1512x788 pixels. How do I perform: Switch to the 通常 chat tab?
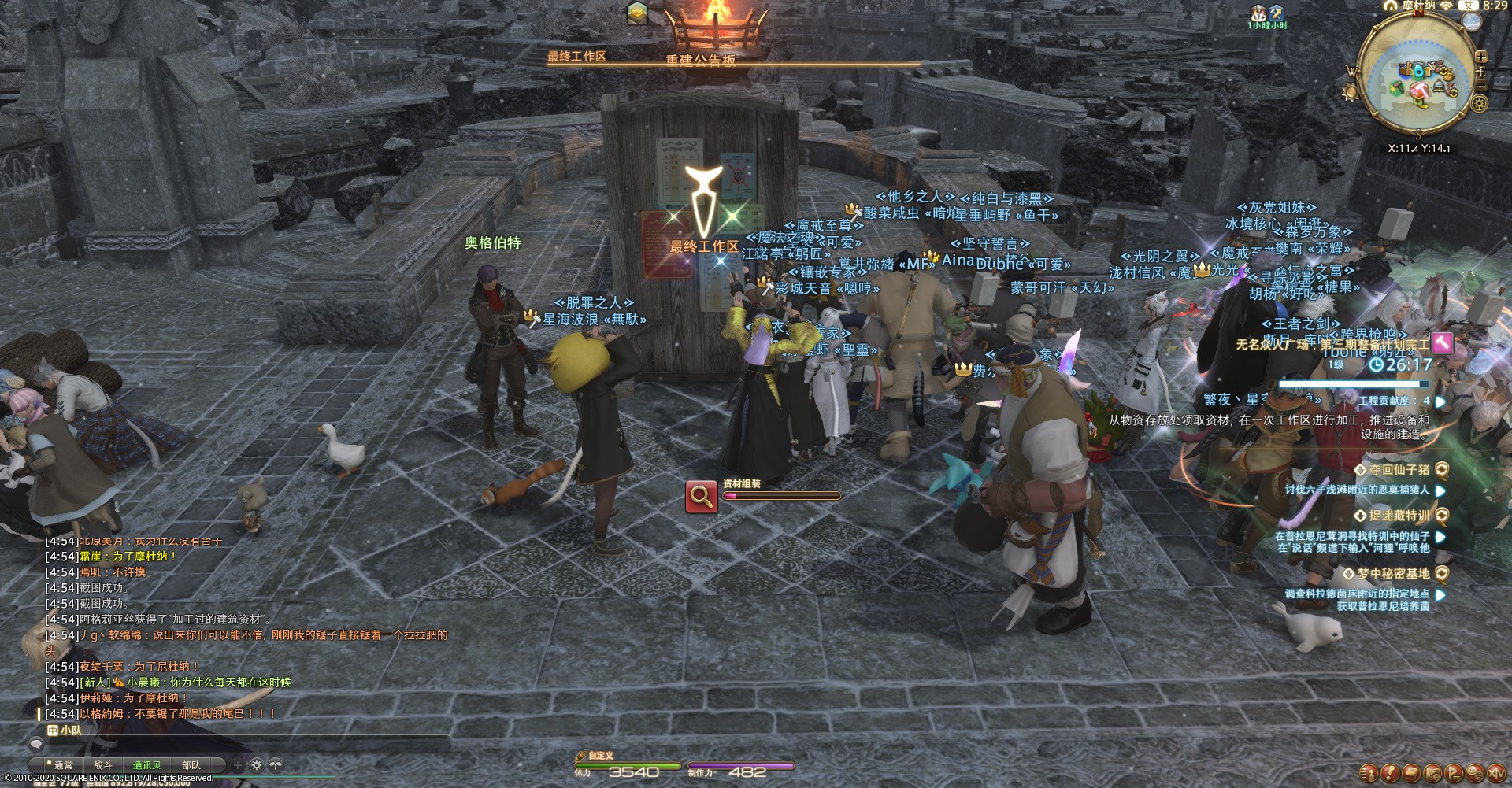(63, 764)
